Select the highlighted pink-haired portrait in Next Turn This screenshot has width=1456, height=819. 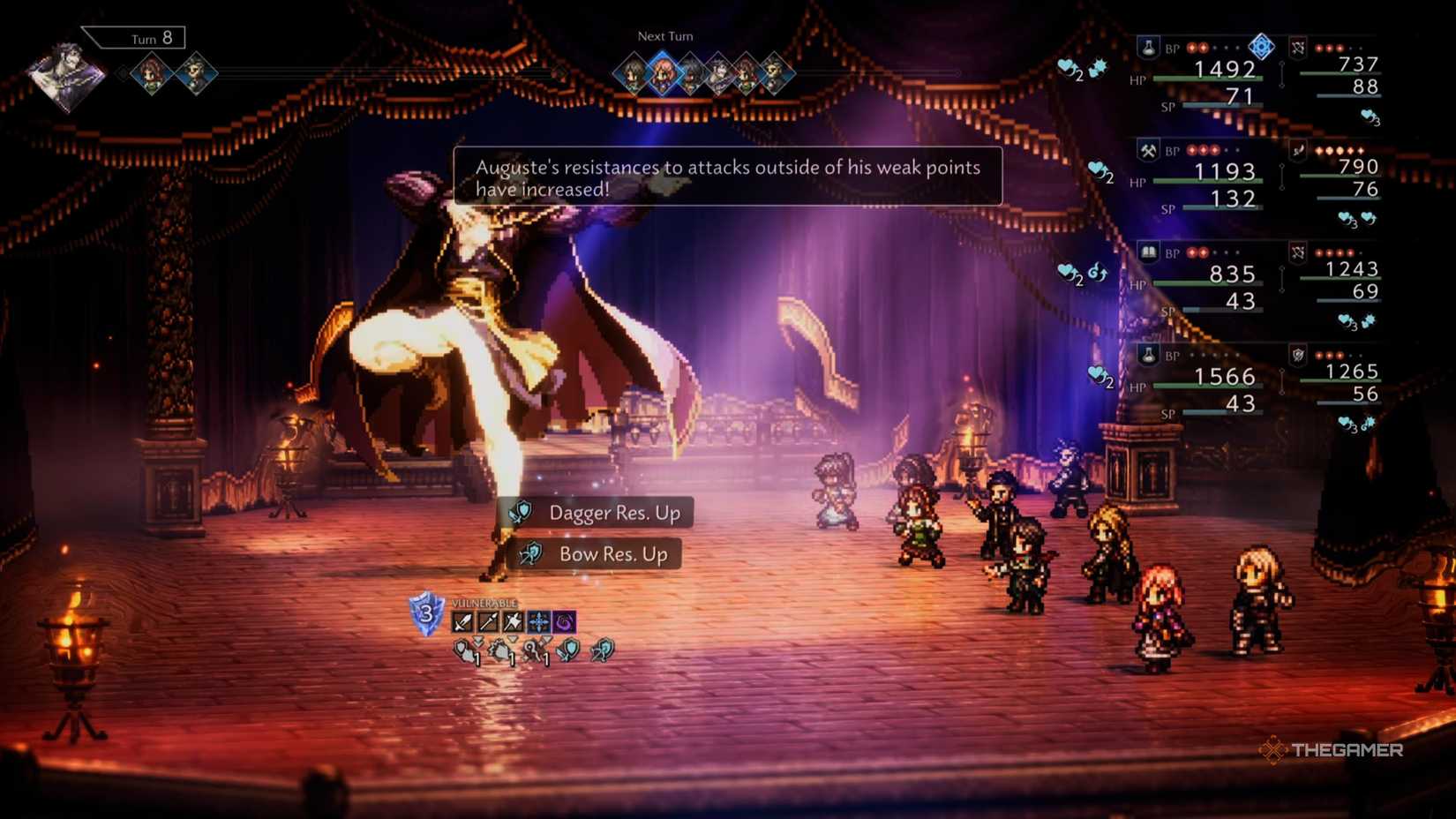click(664, 74)
